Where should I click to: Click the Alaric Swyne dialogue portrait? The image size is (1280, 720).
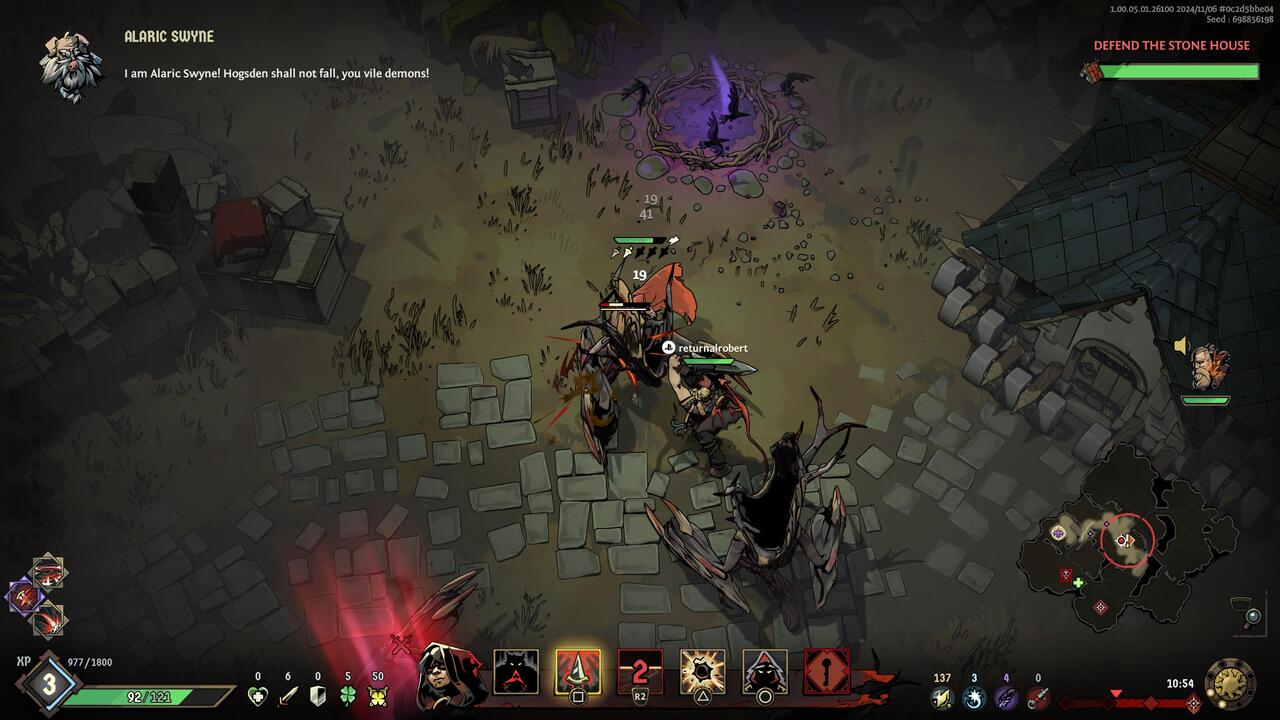[x=71, y=65]
